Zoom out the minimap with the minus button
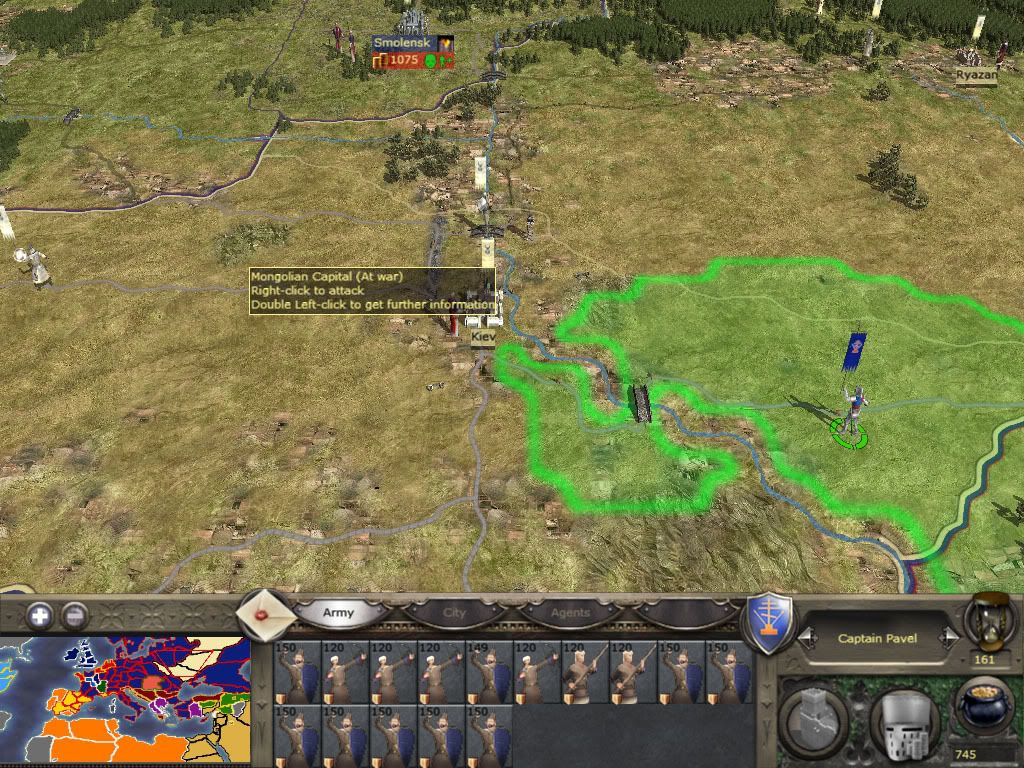Viewport: 1024px width, 768px height. 75,616
